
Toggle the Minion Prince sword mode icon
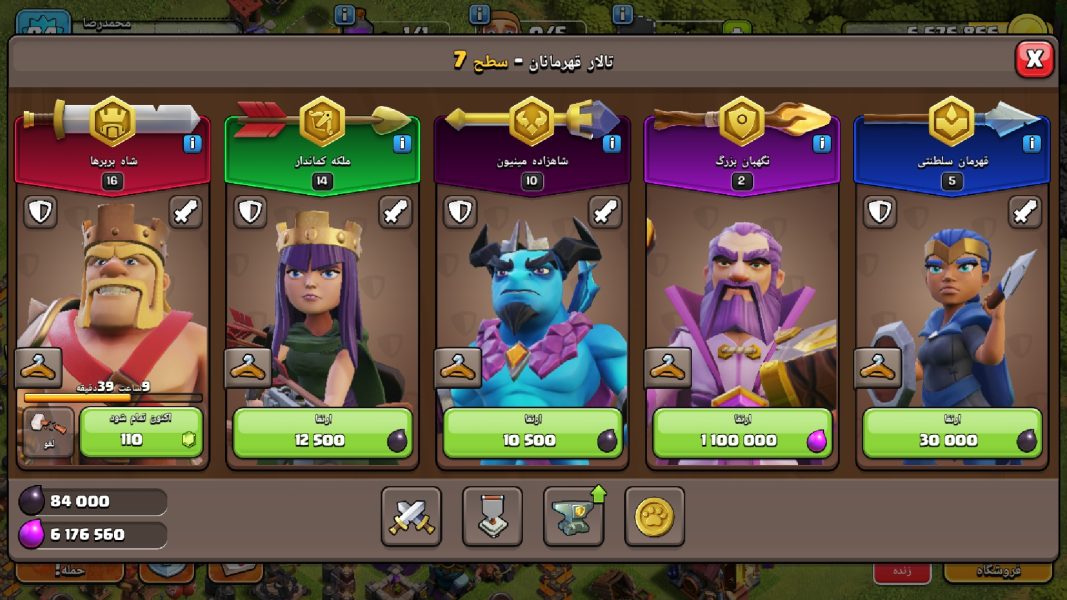click(x=606, y=212)
